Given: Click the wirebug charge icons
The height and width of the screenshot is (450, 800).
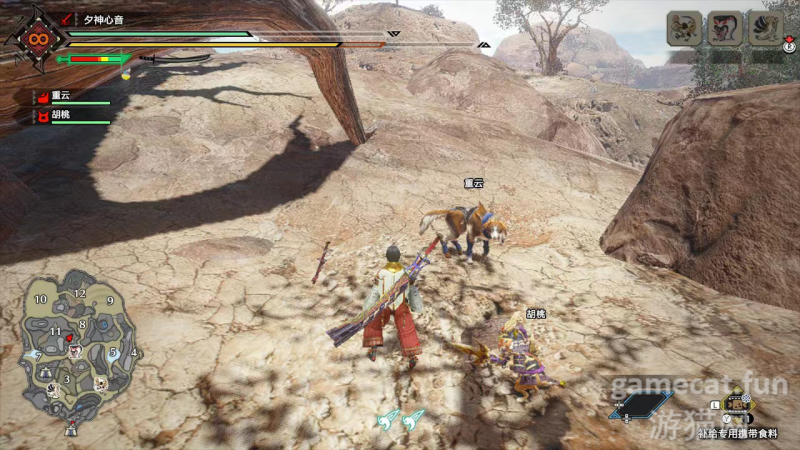Looking at the screenshot, I should click(x=400, y=421).
